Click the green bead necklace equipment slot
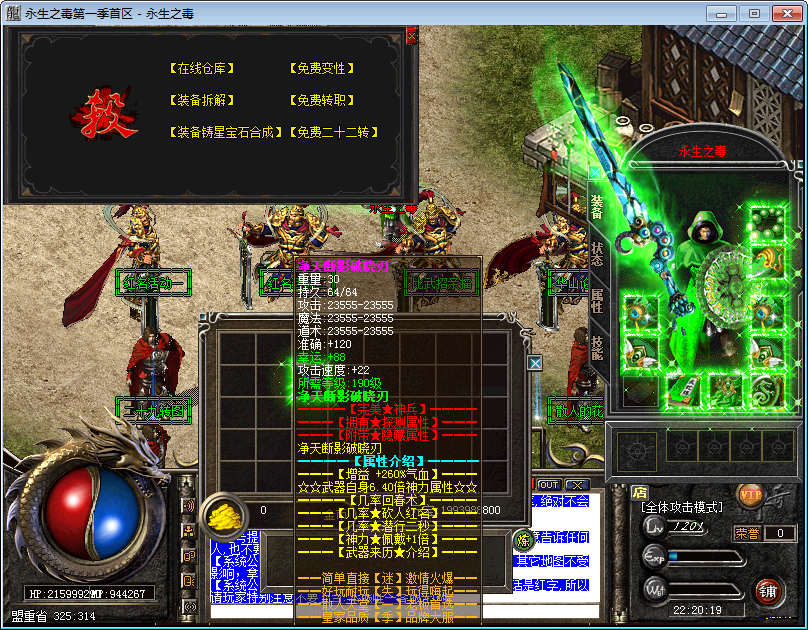The image size is (808, 630). coord(769,222)
